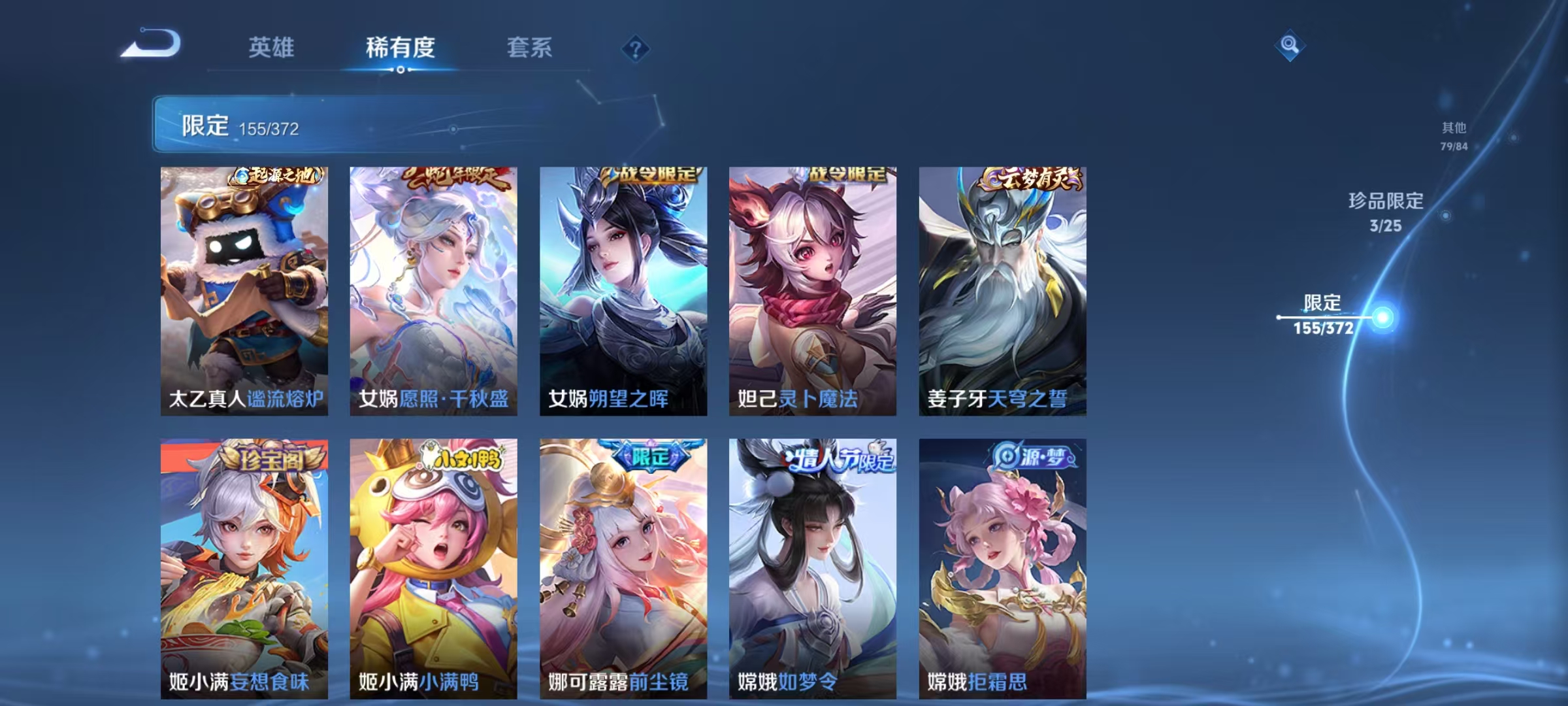
Task: Open the search magnifier at top right
Action: 1290,44
